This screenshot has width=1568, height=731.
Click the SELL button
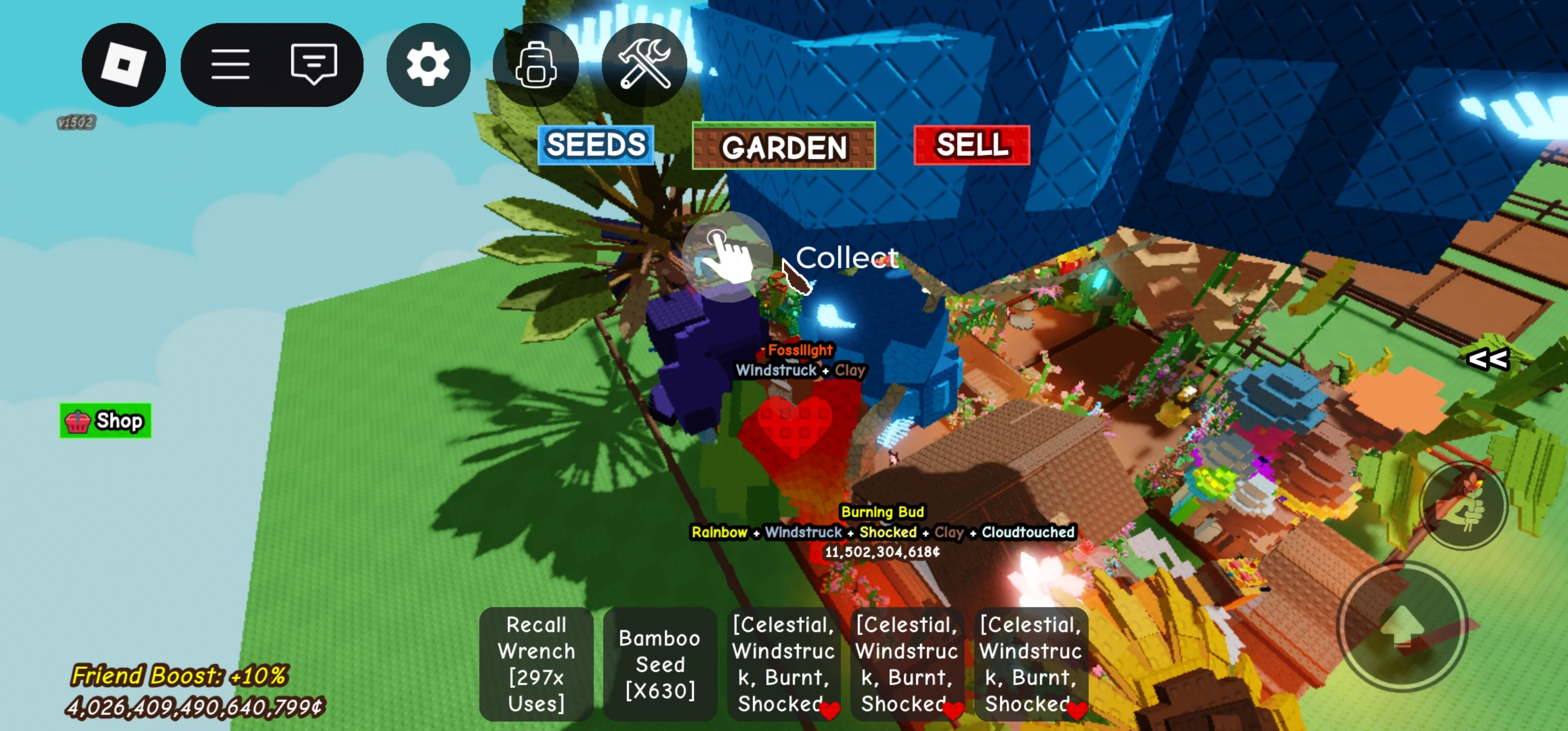point(971,145)
